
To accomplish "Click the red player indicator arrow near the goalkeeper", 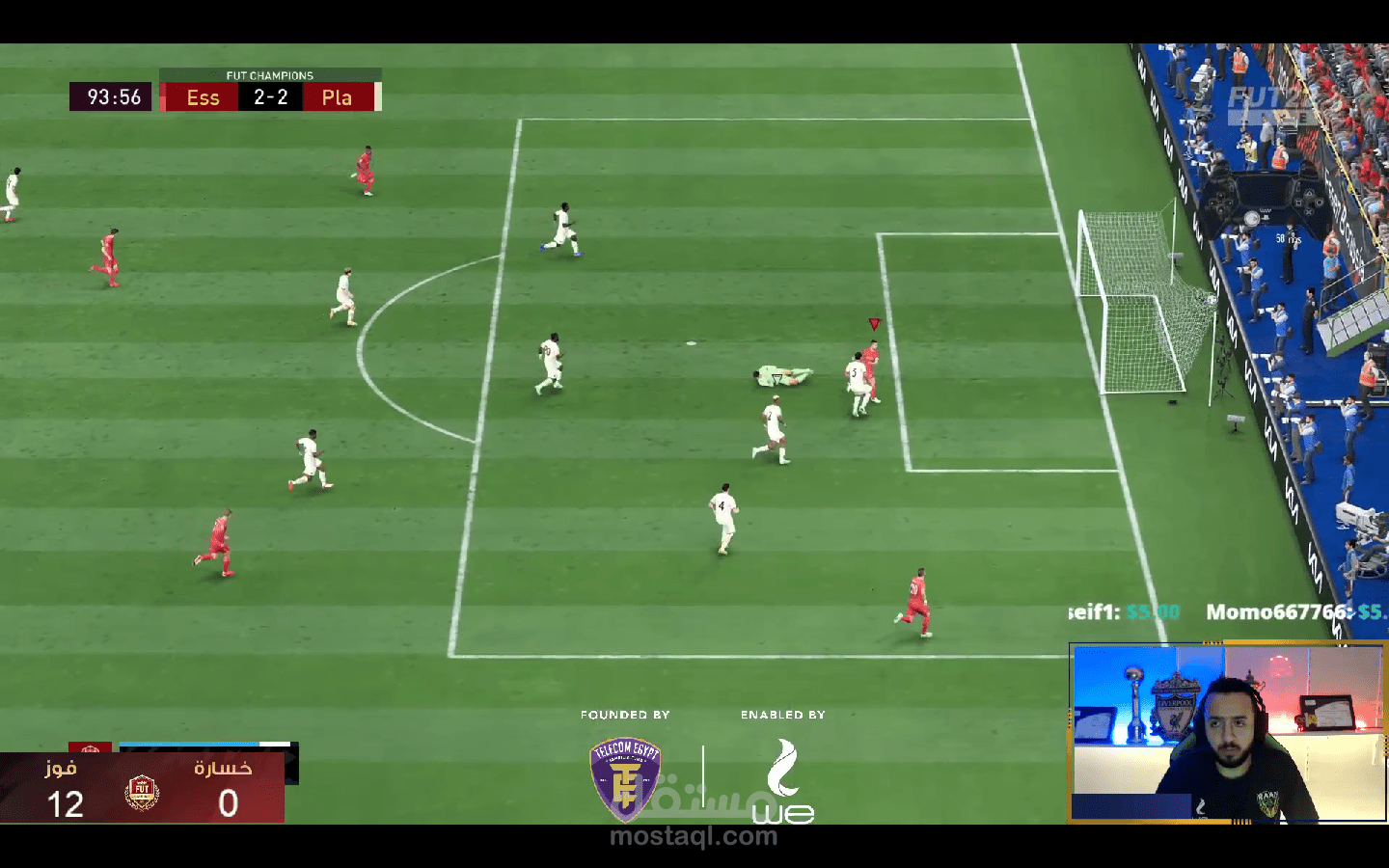I will pos(874,325).
